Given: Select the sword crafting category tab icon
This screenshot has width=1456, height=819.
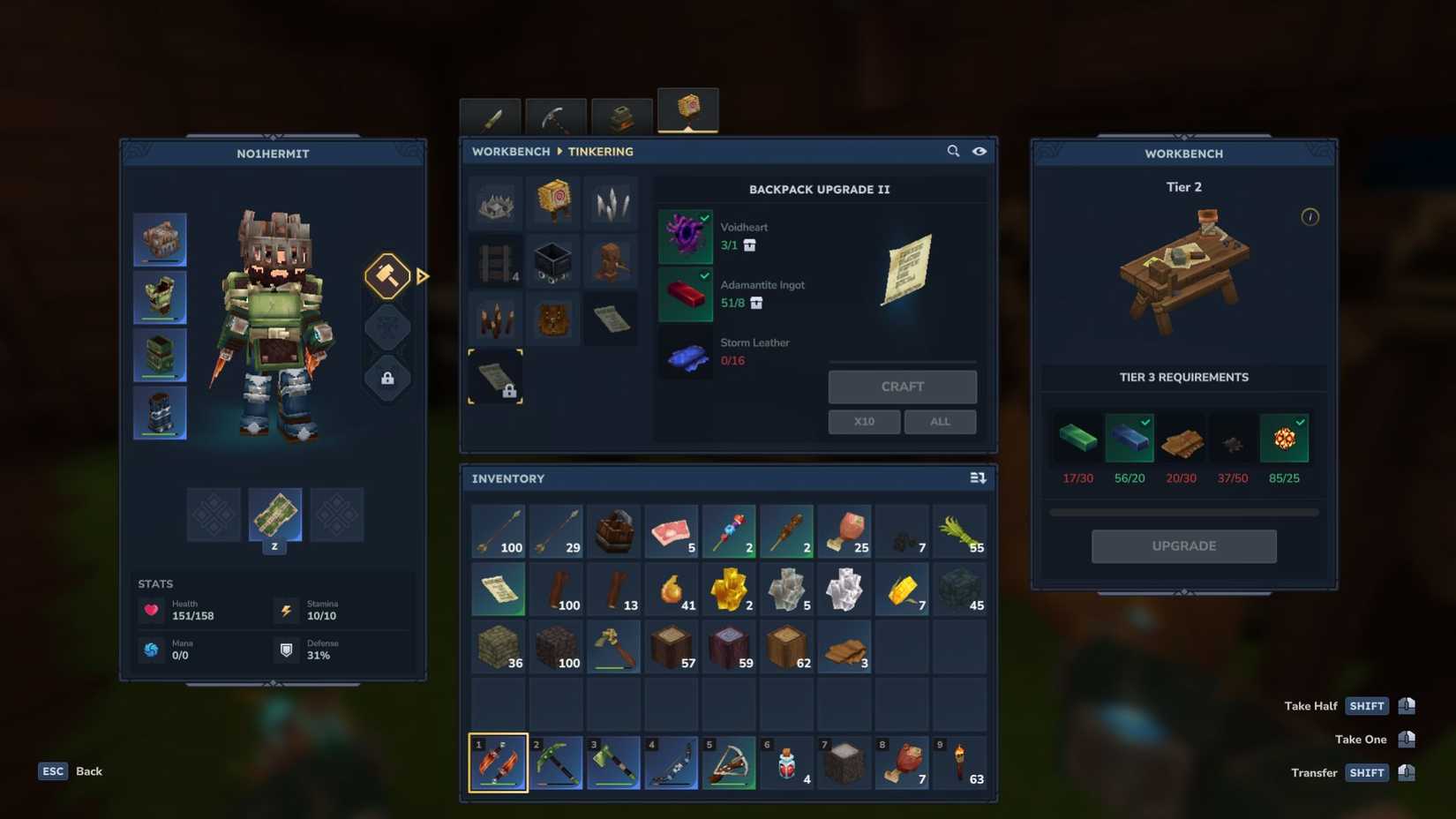Looking at the screenshot, I should click(492, 116).
